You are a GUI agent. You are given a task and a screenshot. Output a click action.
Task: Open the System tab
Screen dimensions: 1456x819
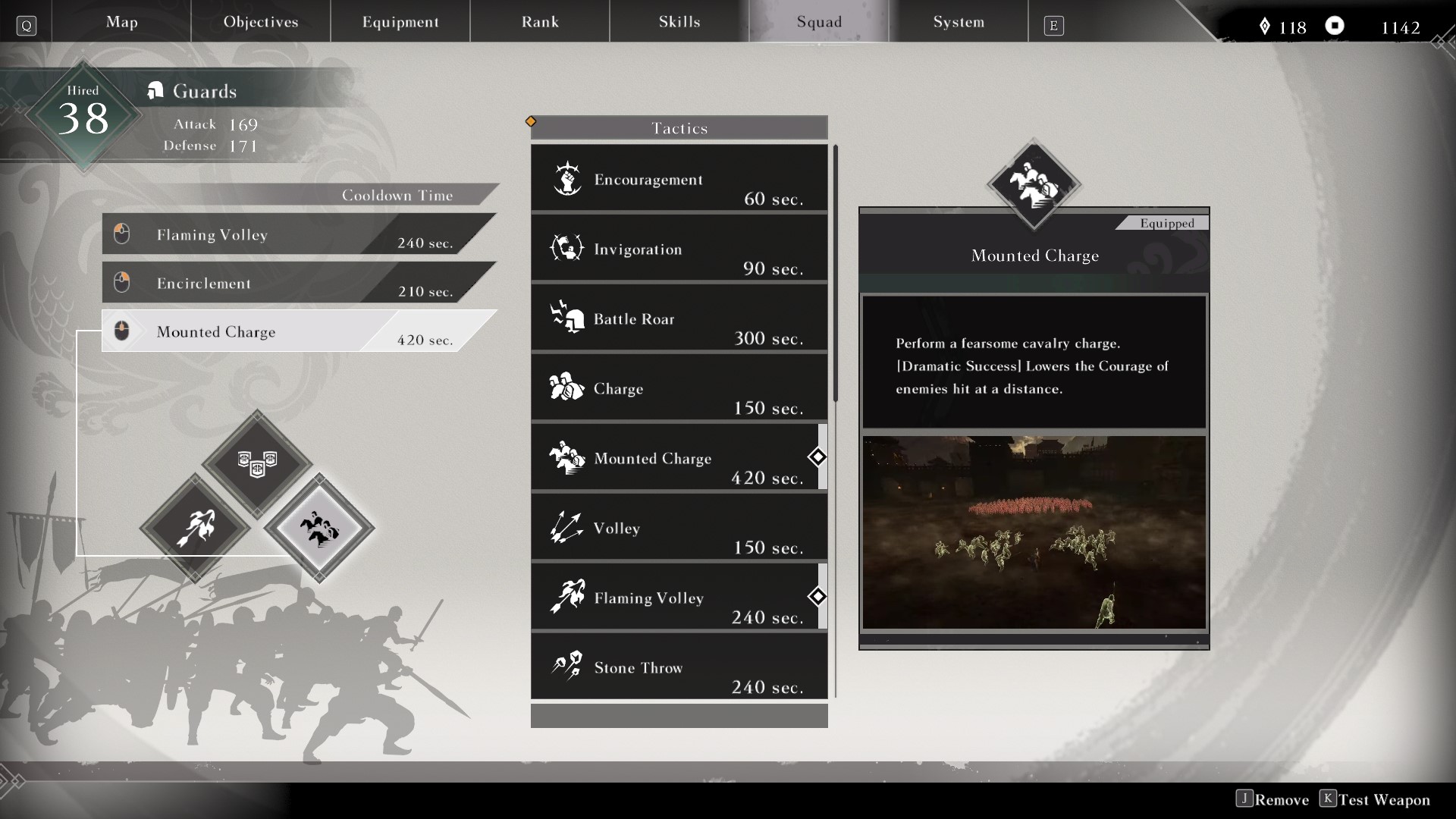tap(959, 22)
